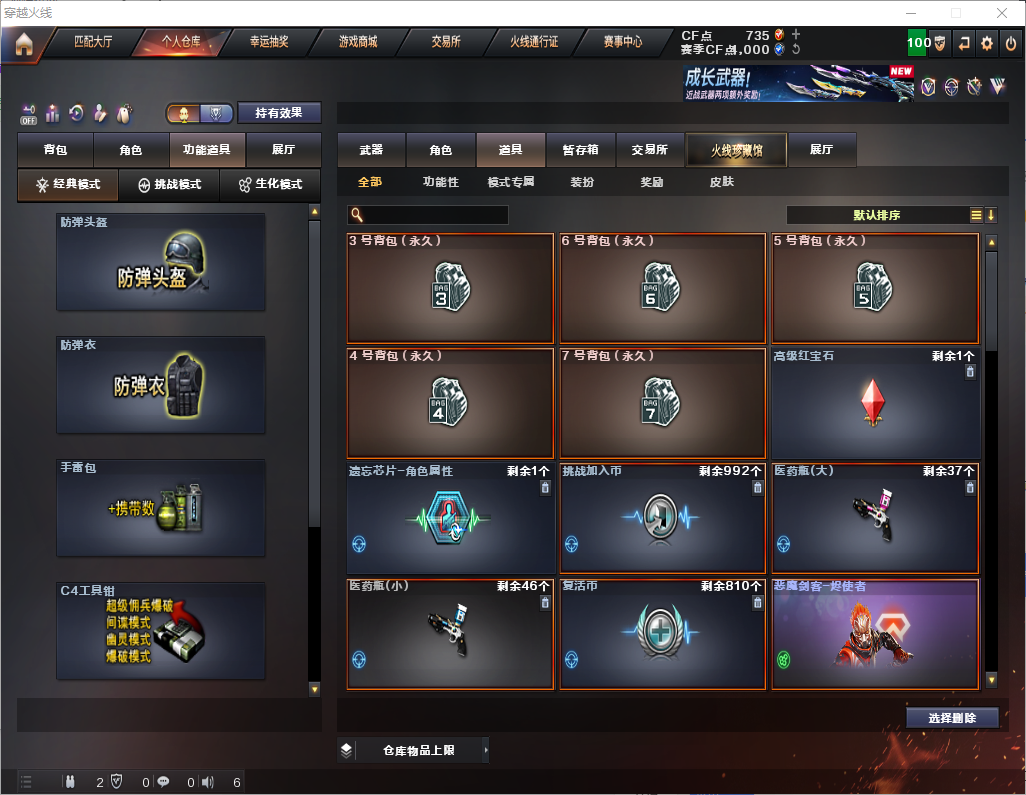Choose the 防弹衣 body armor item
Image resolution: width=1026 pixels, height=795 pixels.
(161, 384)
